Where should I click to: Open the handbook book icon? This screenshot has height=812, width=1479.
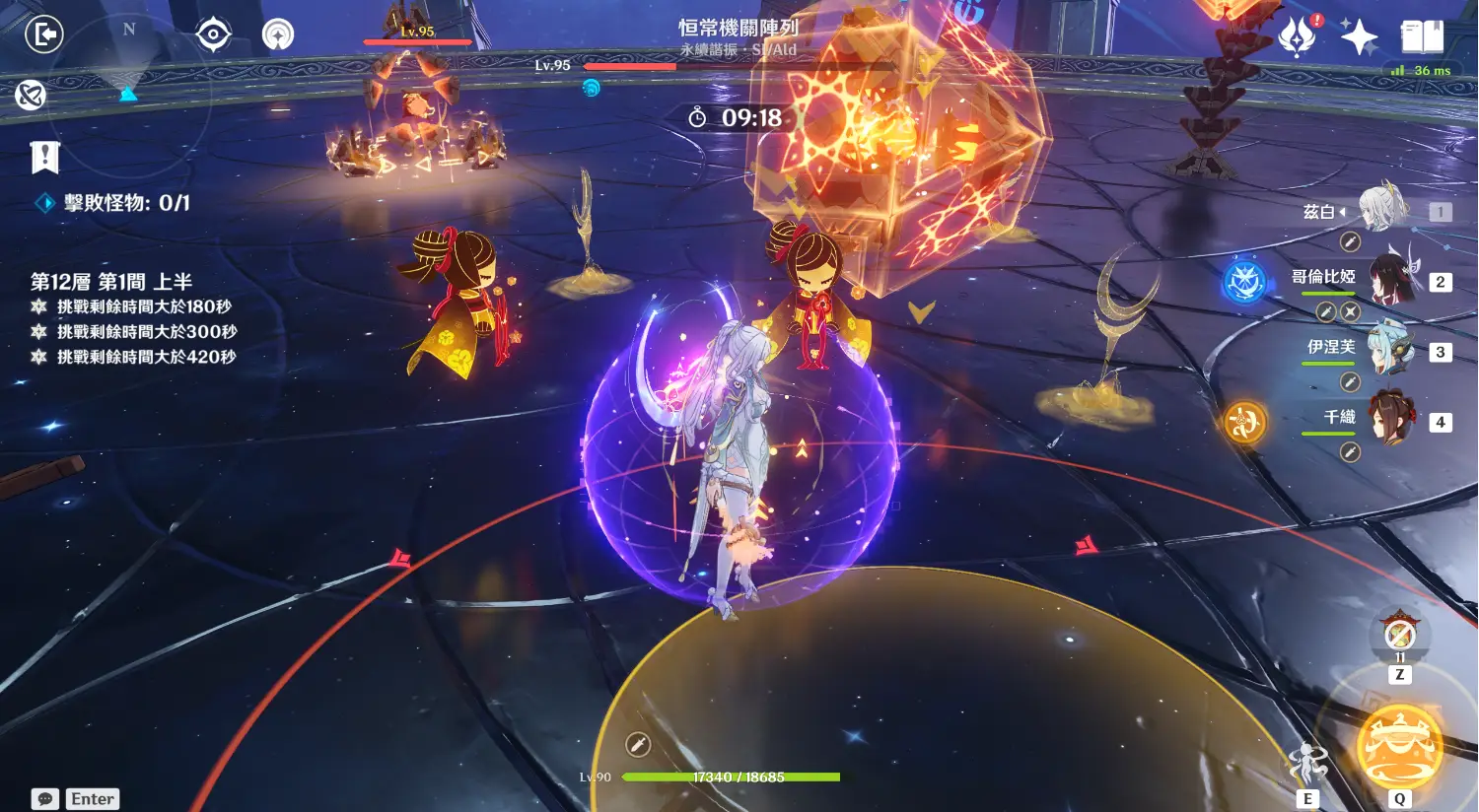tap(1422, 37)
